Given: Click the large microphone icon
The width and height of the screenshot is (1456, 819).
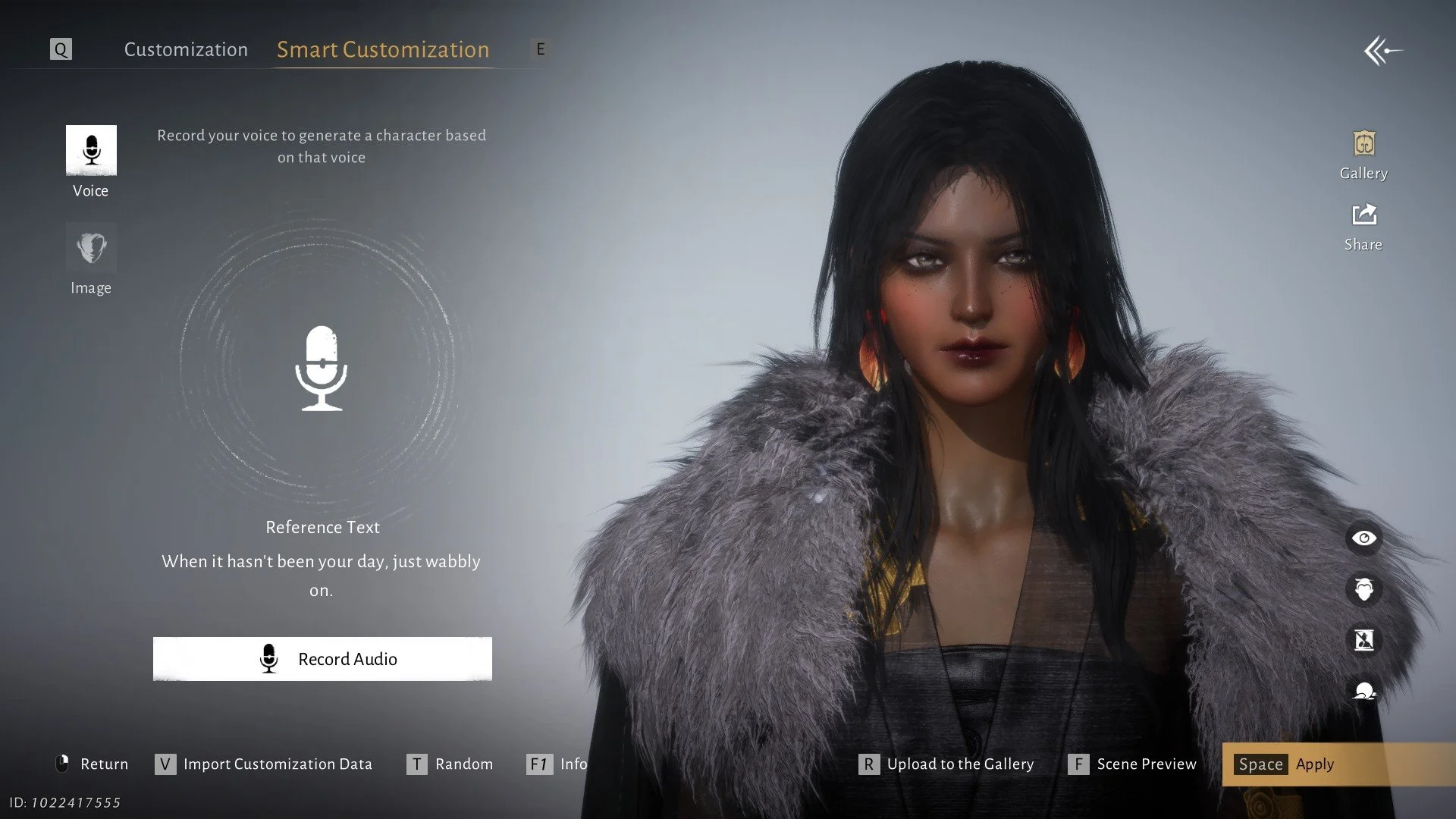Looking at the screenshot, I should pyautogui.click(x=321, y=369).
